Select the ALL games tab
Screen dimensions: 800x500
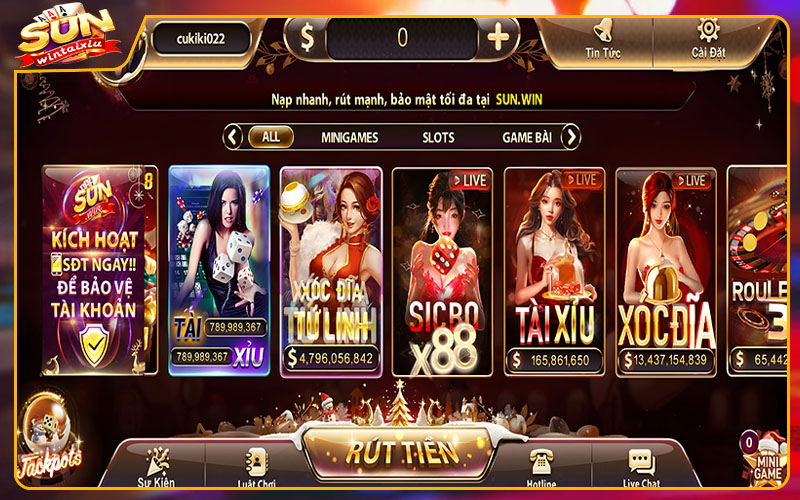270,137
